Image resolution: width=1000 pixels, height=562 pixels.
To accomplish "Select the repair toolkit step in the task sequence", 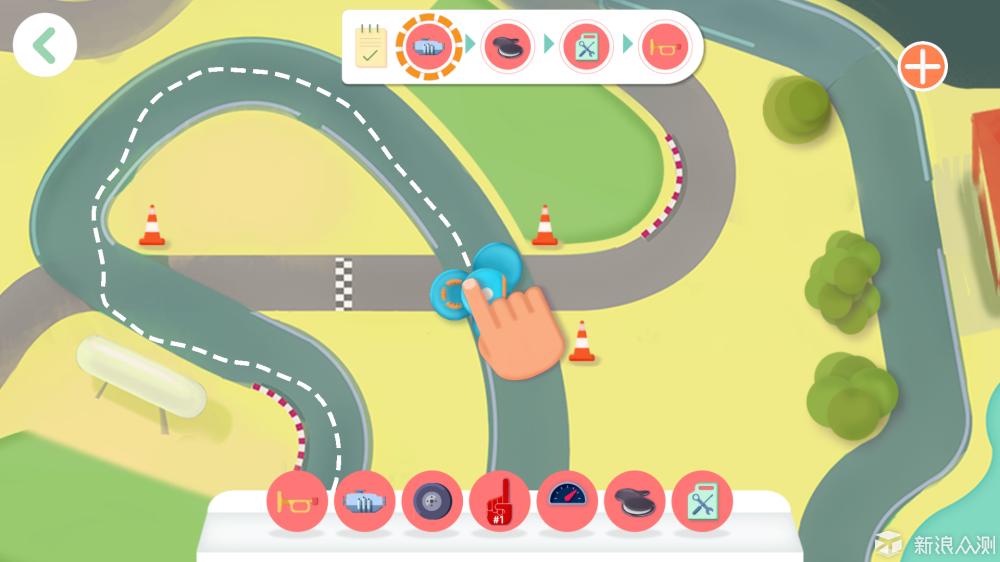I will pyautogui.click(x=586, y=46).
